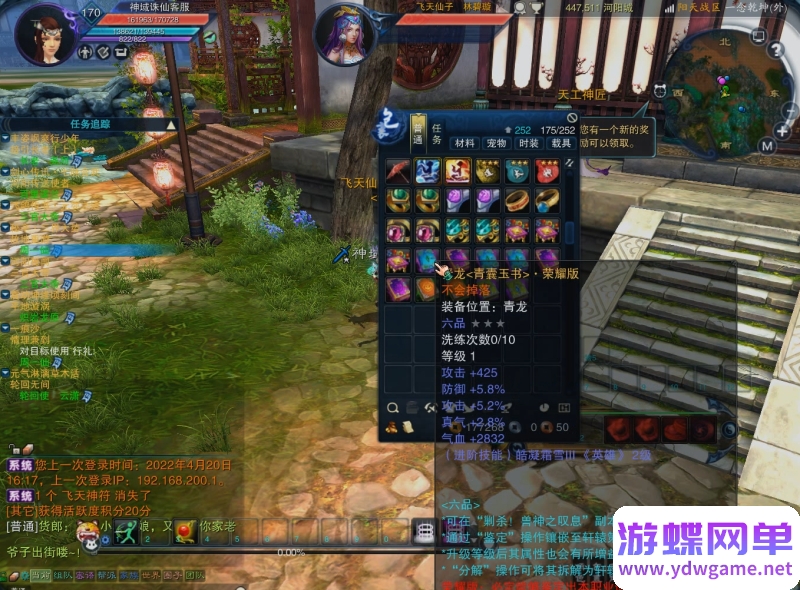
Task: Activate the green running figure skill
Action: click(x=125, y=531)
